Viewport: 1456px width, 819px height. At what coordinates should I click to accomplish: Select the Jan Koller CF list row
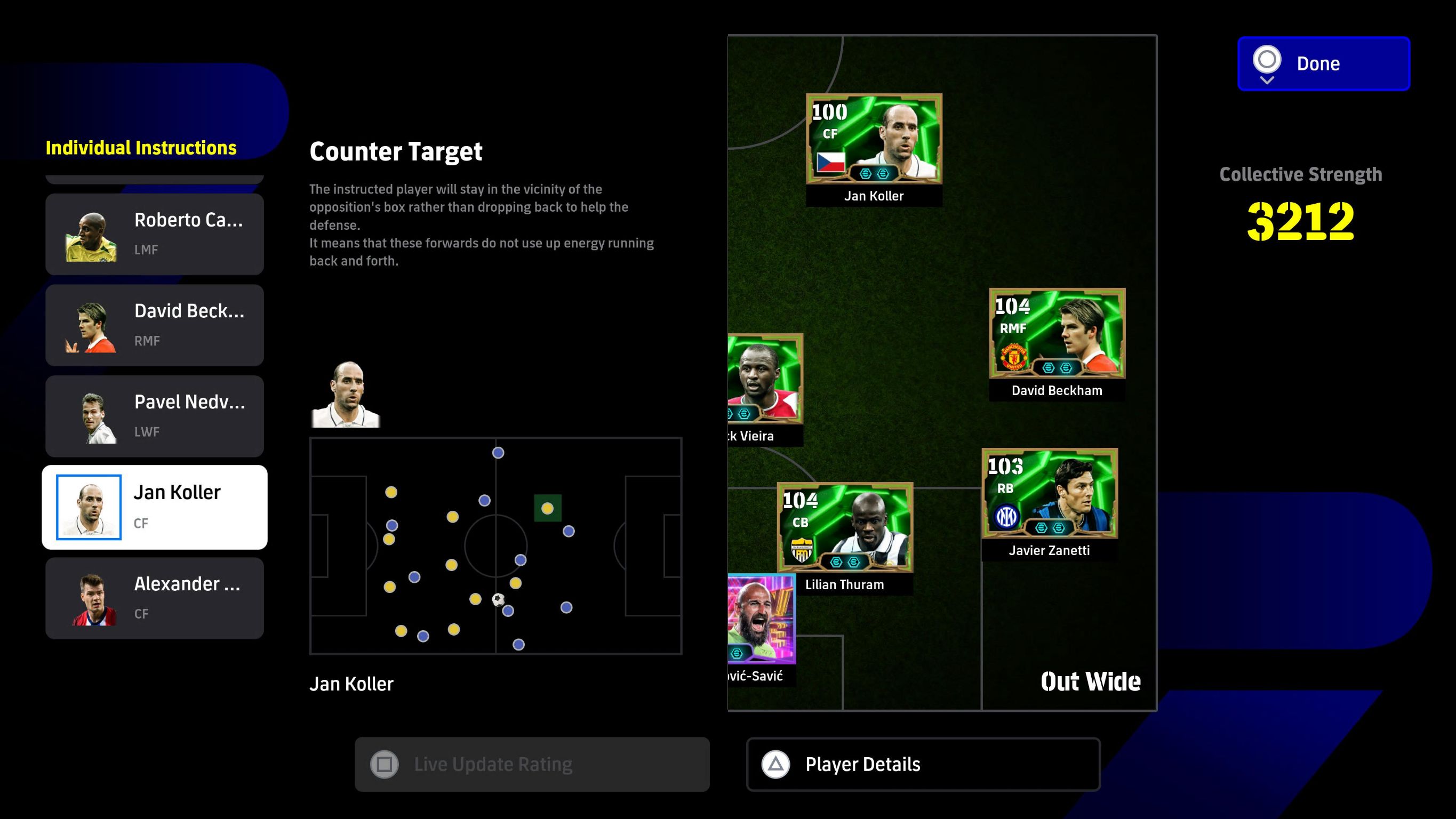(x=154, y=507)
